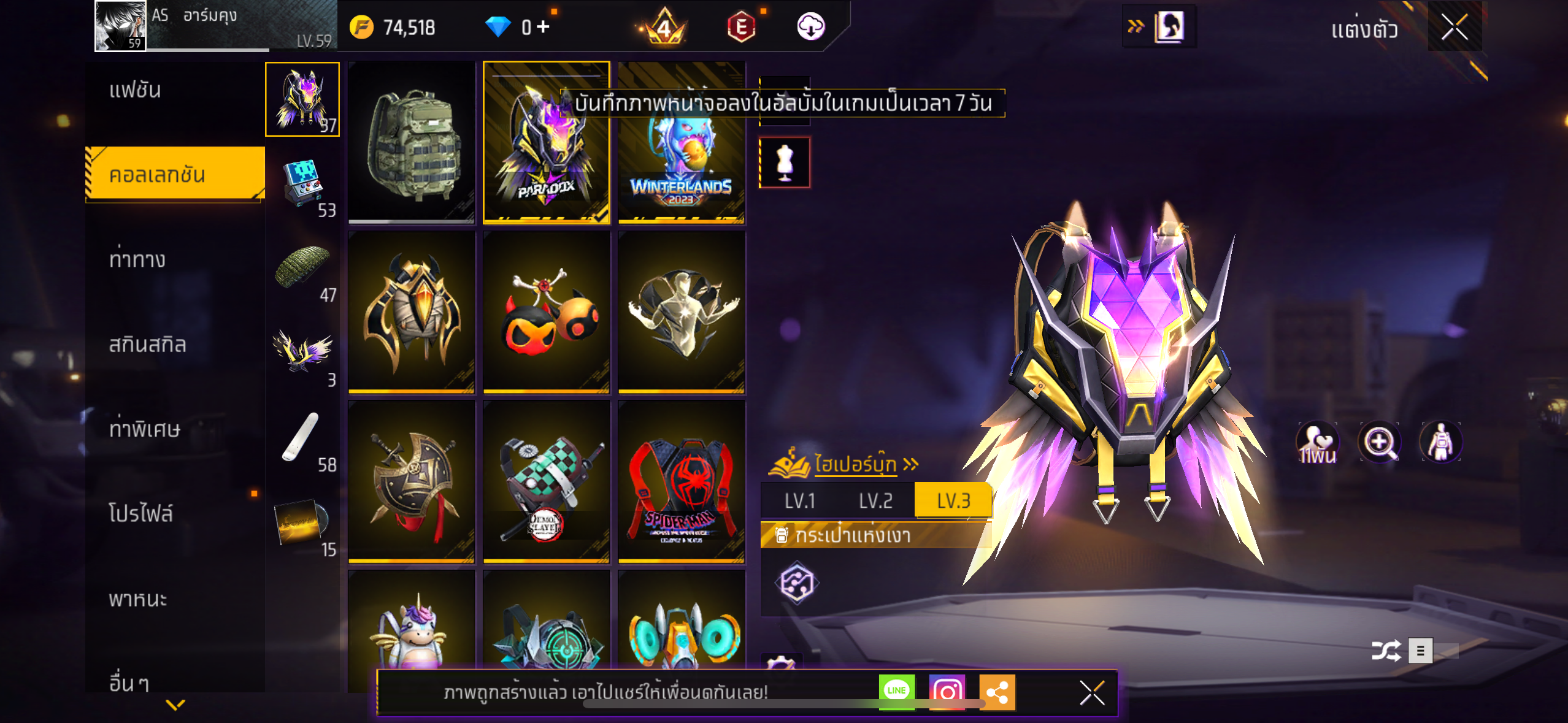Screen dimensions: 1568x723
Task: Randomize outfit with the shuffle icon
Action: point(1386,651)
